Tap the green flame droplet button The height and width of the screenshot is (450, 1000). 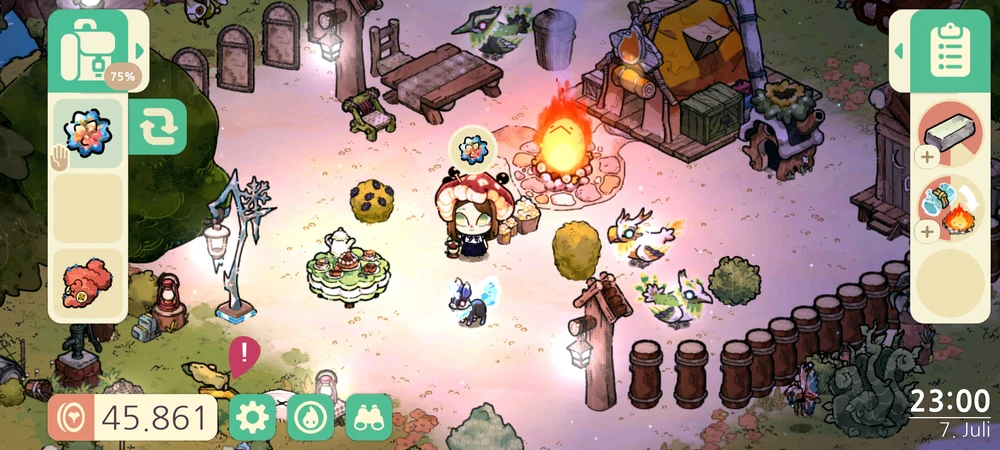(310, 417)
